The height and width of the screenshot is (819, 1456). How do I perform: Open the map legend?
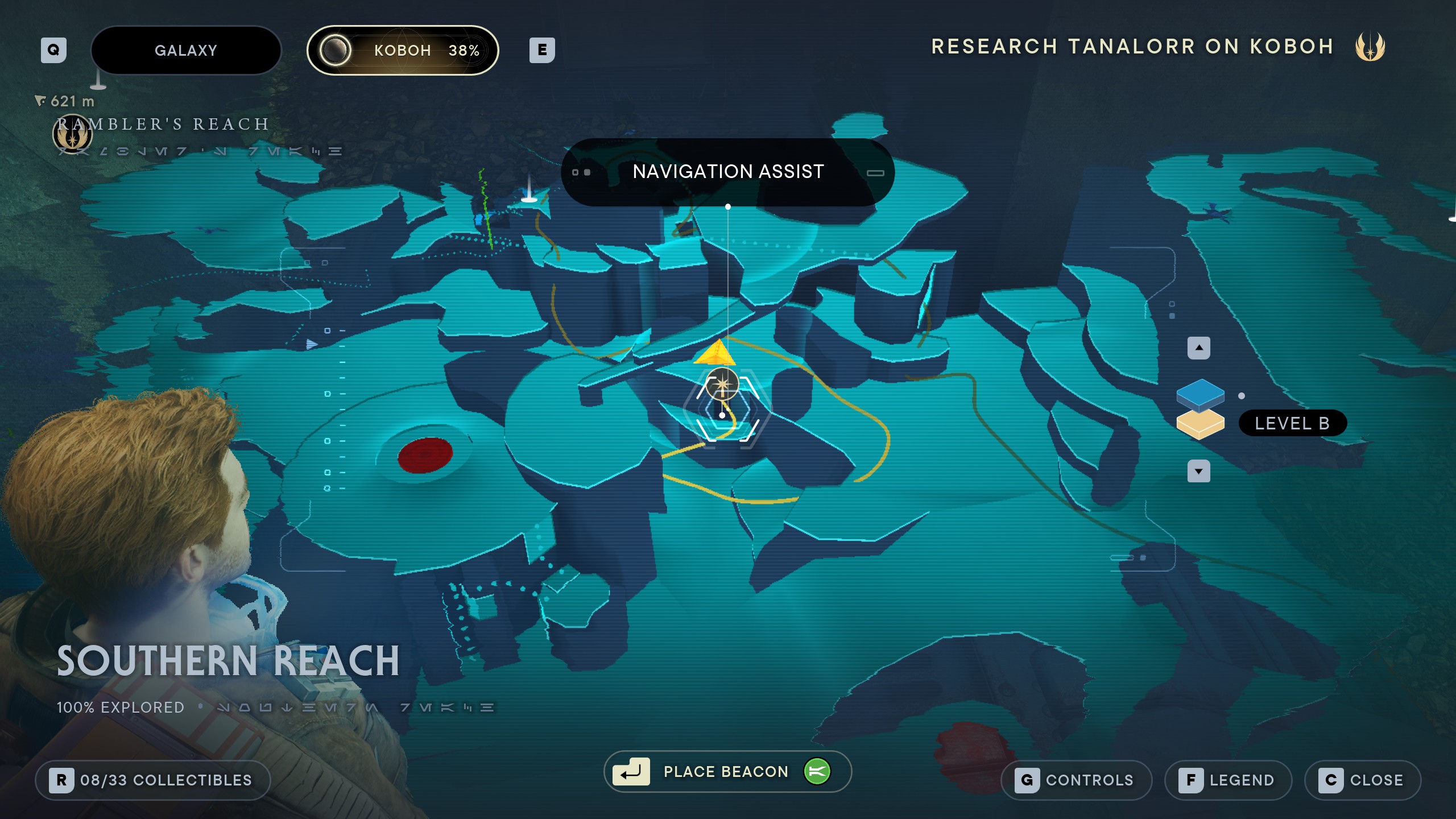pyautogui.click(x=1228, y=780)
